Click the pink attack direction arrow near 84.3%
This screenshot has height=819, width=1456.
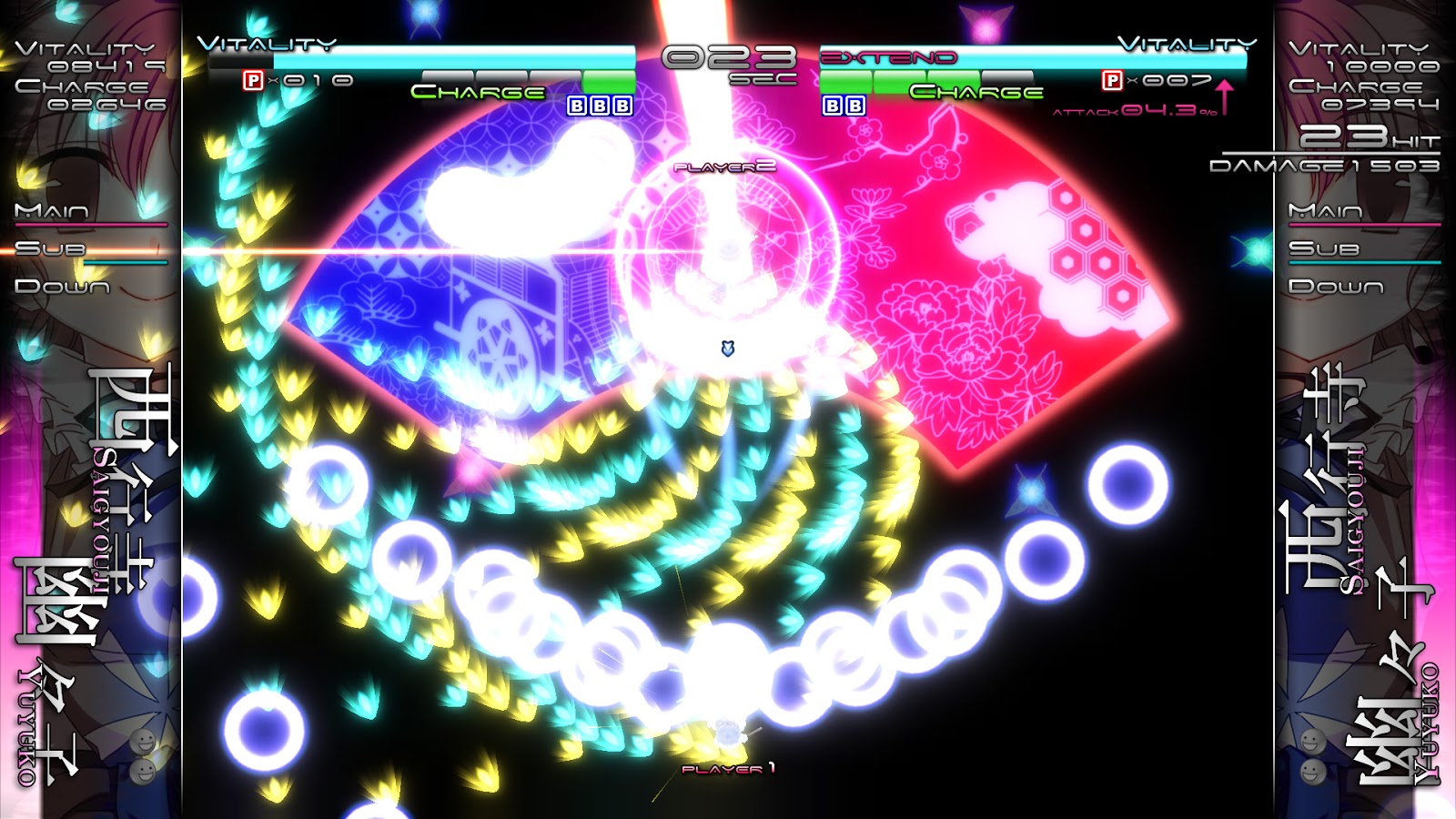[x=1227, y=96]
